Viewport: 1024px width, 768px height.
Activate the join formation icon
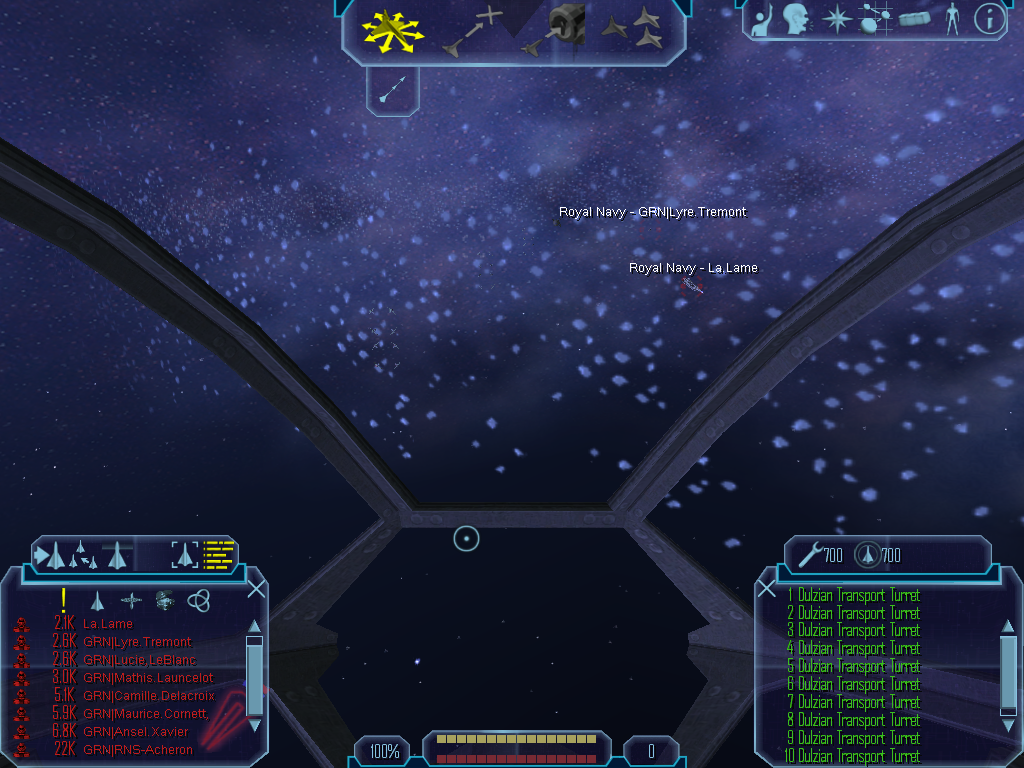tap(632, 28)
